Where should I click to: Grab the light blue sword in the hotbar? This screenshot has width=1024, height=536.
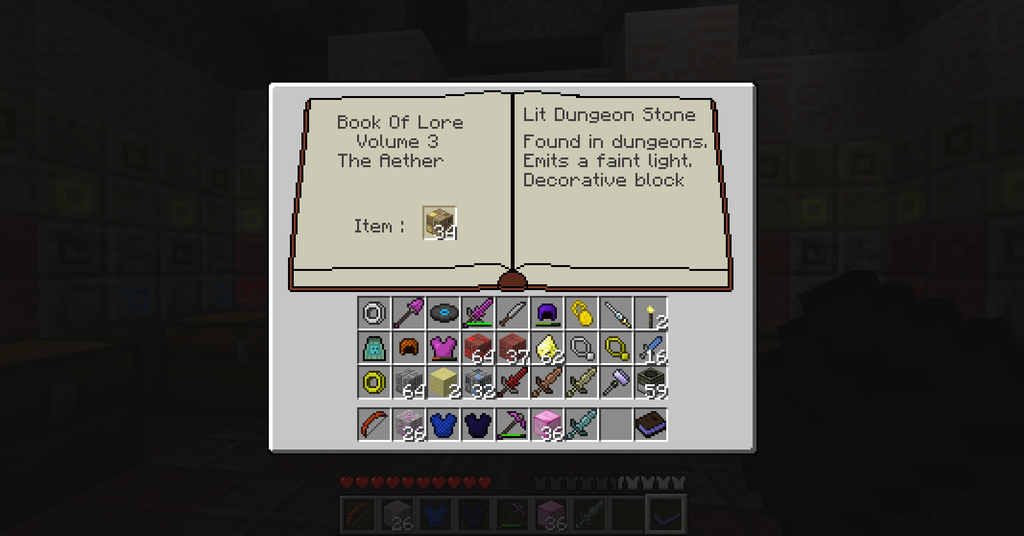tap(581, 424)
